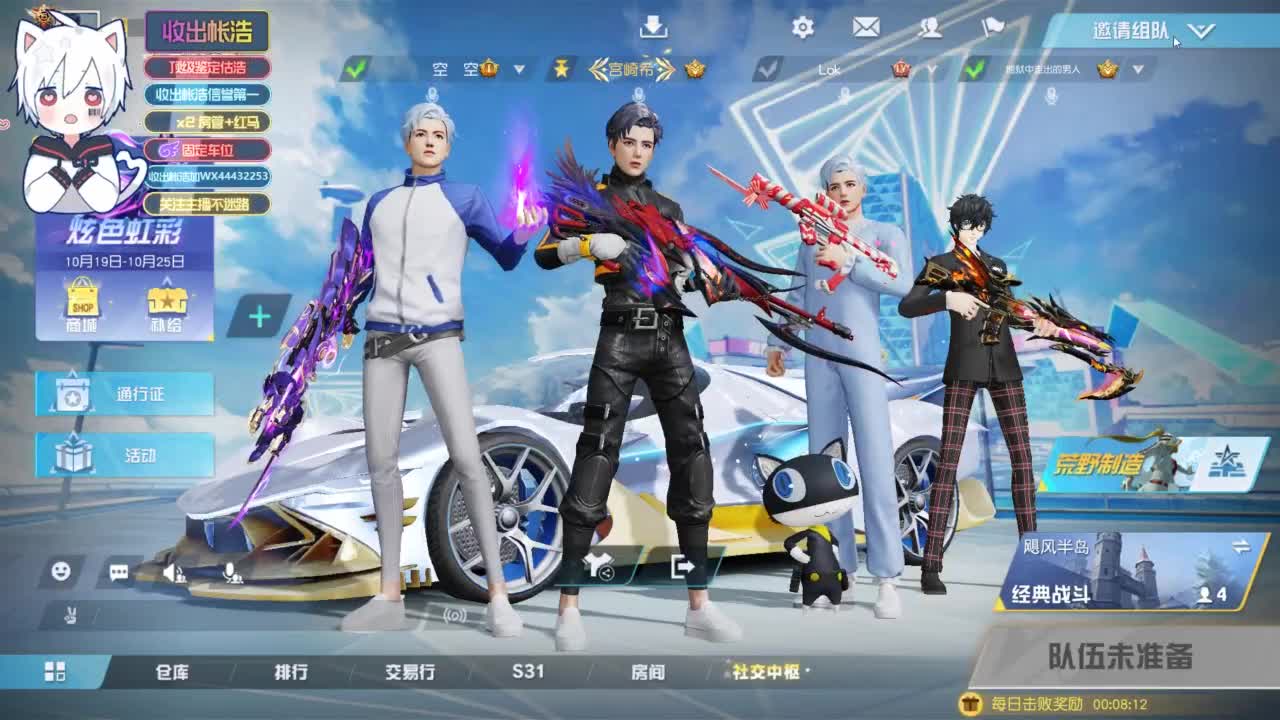Switch to the 交易行 trading tab

pos(408,674)
